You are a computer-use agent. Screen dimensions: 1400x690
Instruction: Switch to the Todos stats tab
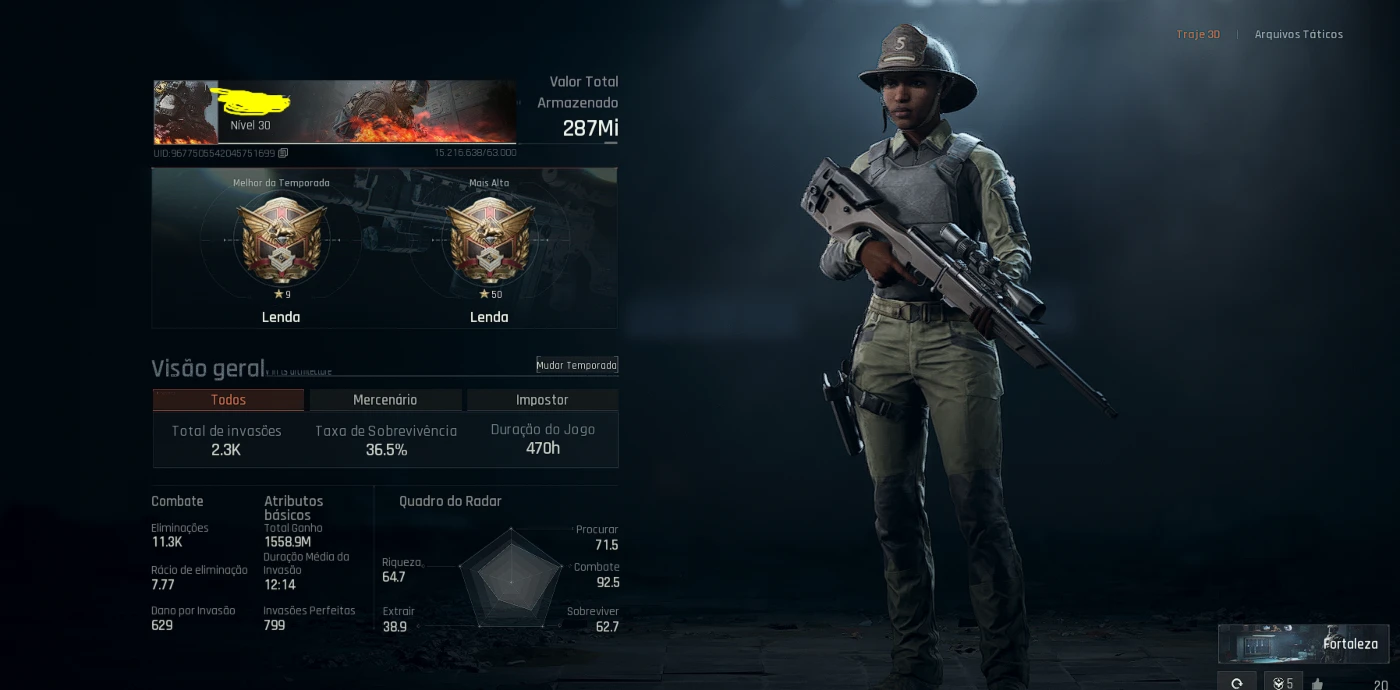coord(228,400)
